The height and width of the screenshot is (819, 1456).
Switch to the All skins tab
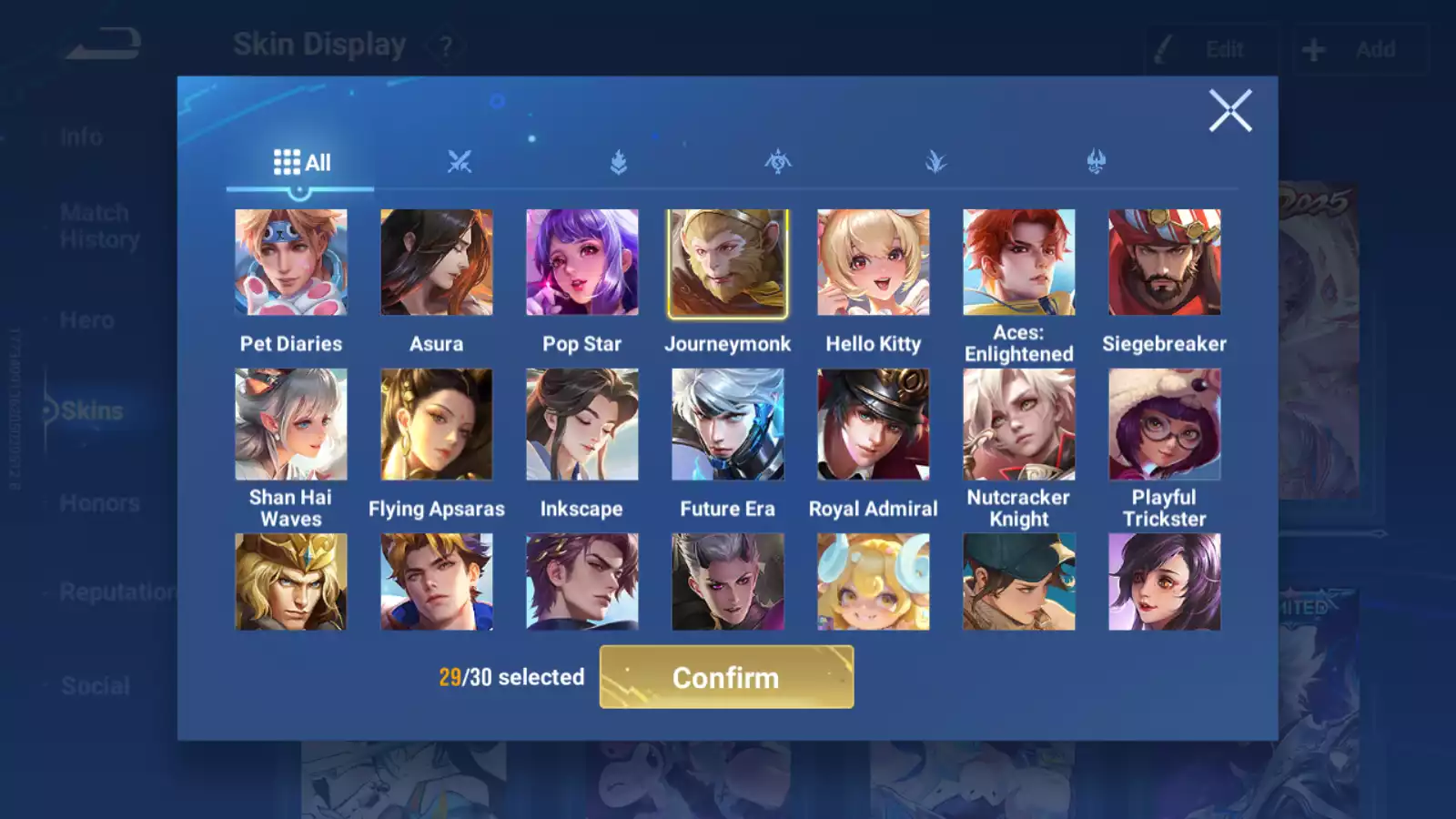(x=301, y=163)
